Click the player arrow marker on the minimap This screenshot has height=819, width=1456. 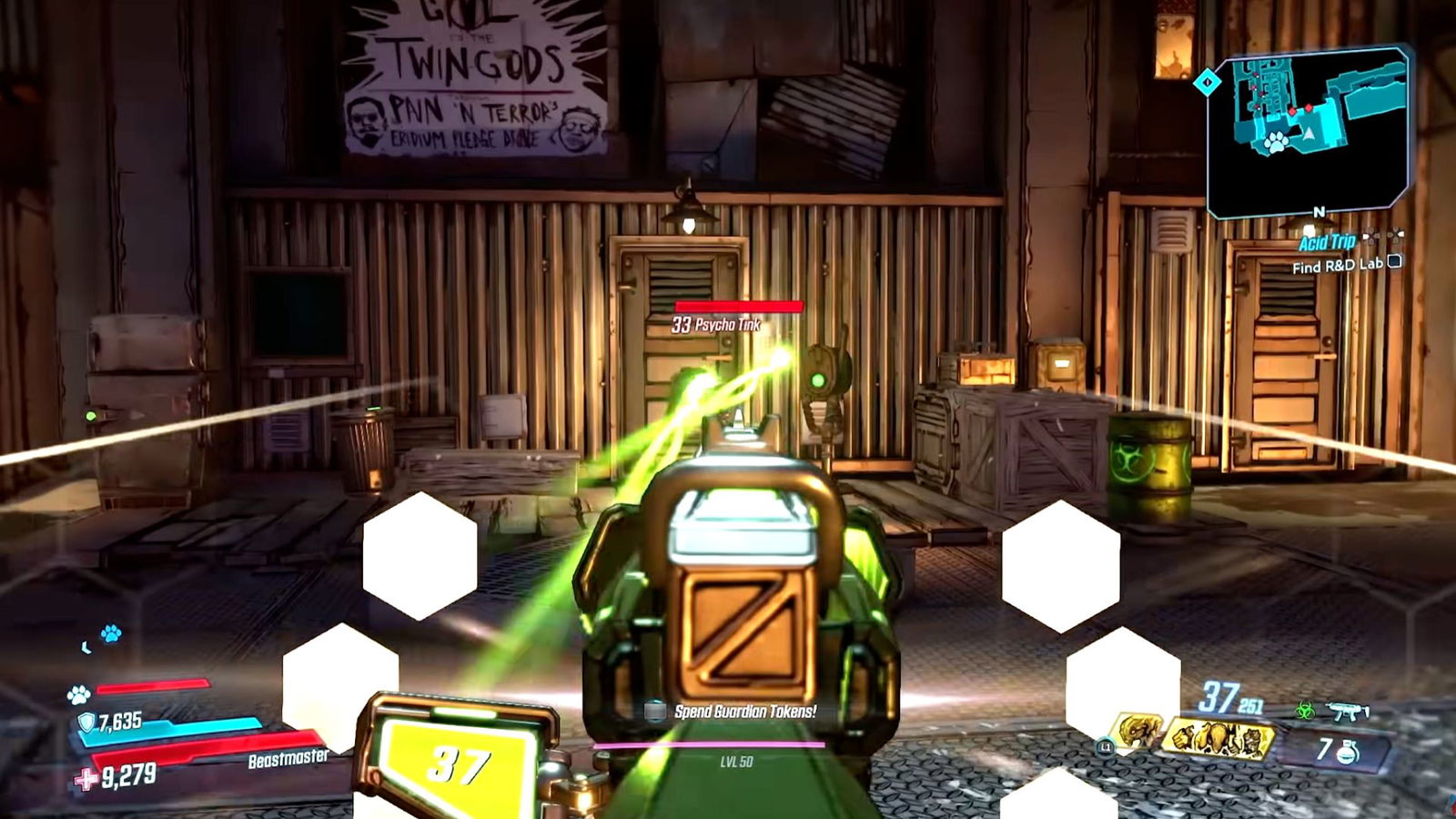point(1309,135)
